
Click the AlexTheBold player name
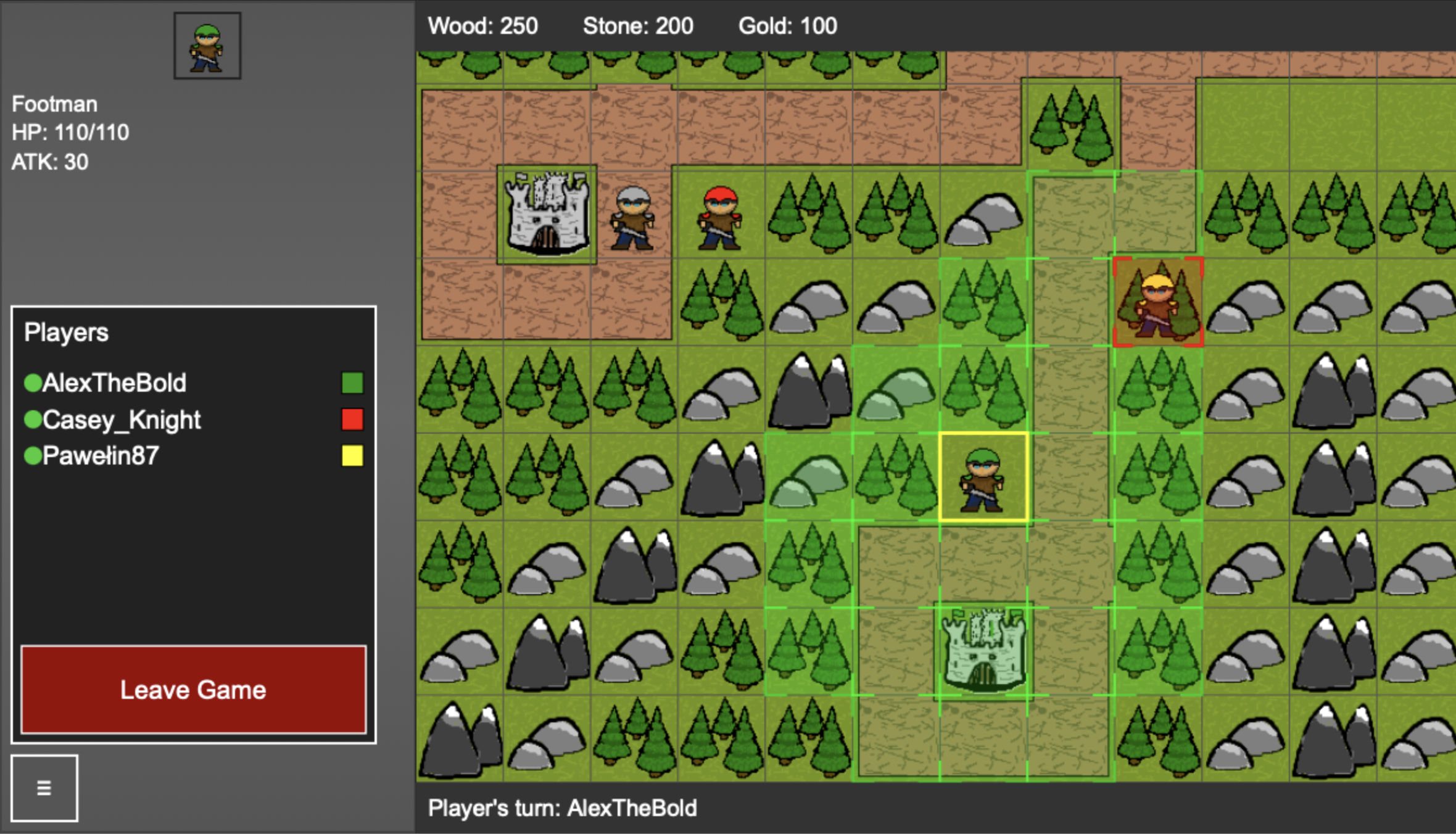[115, 382]
